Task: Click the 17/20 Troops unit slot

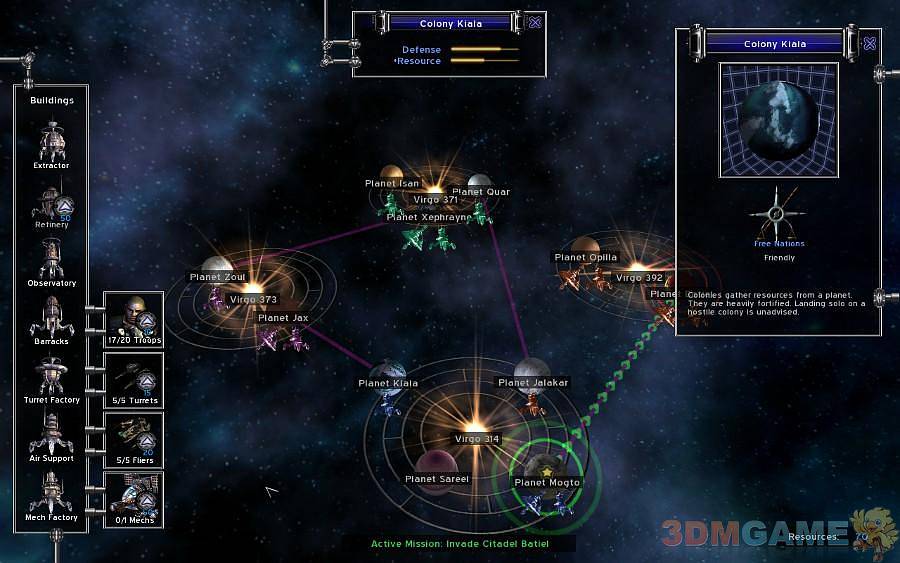Action: [133, 319]
